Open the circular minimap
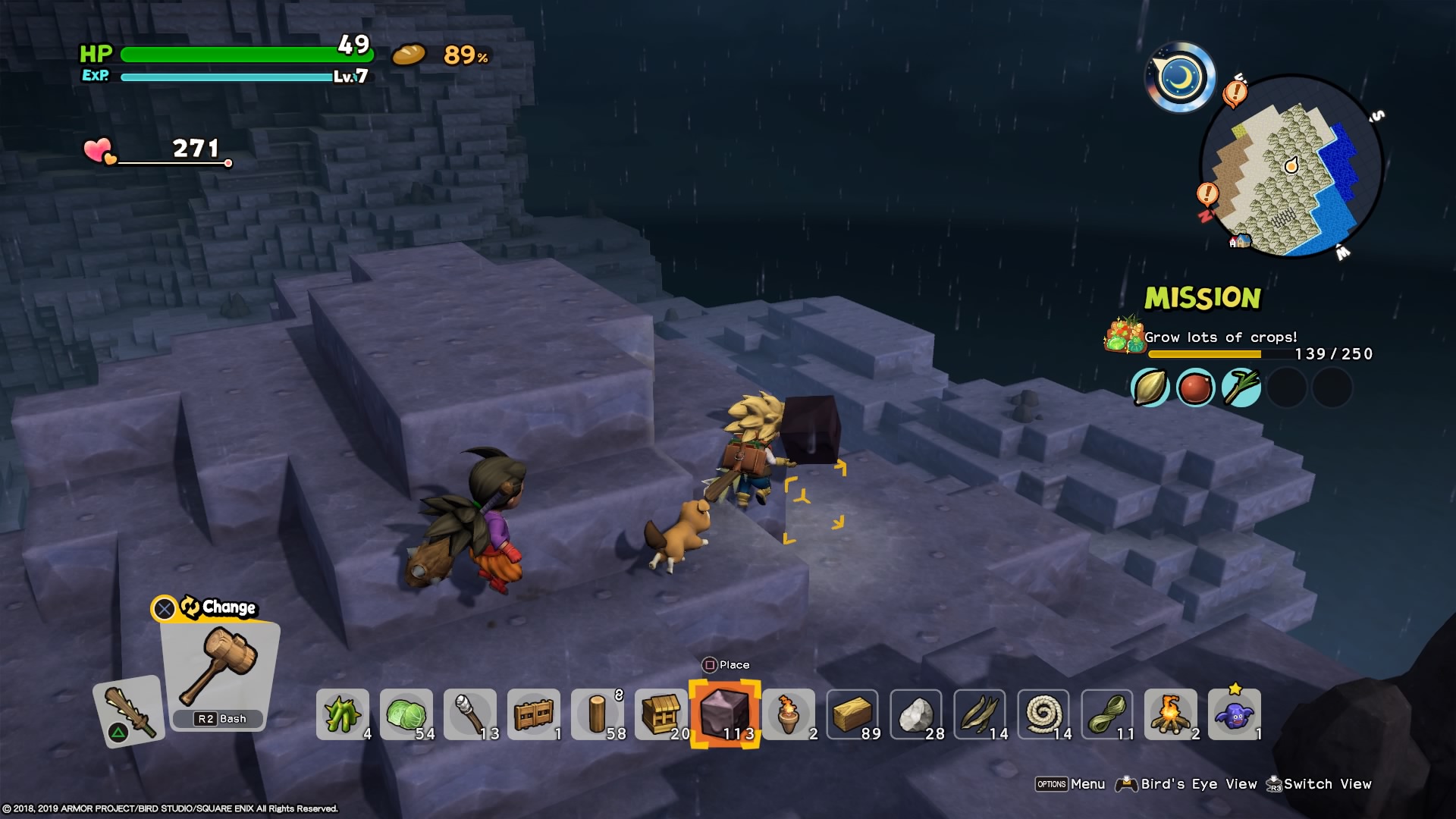The width and height of the screenshot is (1456, 819). [x=1291, y=165]
